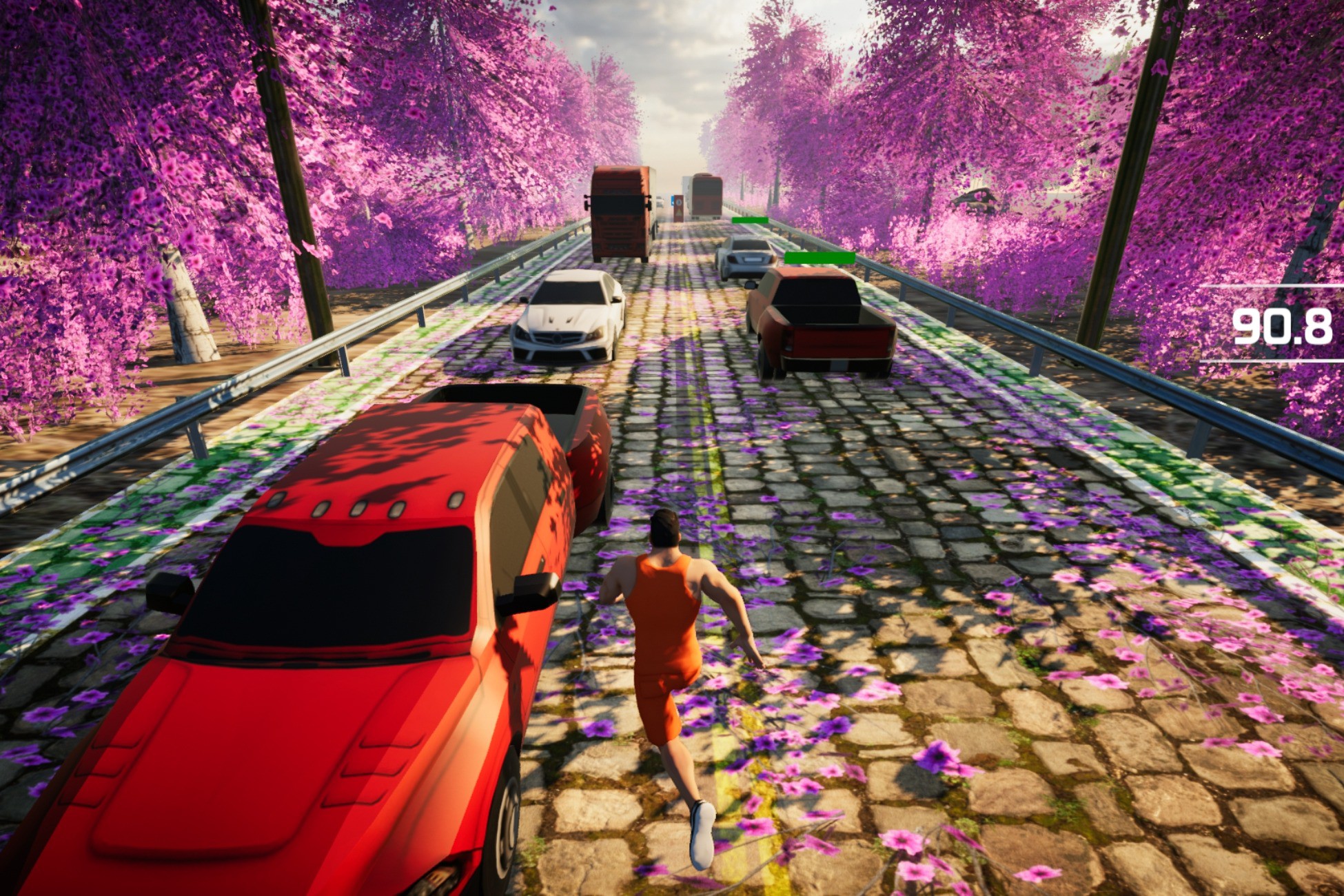Image resolution: width=1344 pixels, height=896 pixels.
Task: Click the green health bar above the silver car
Action: coord(751,221)
